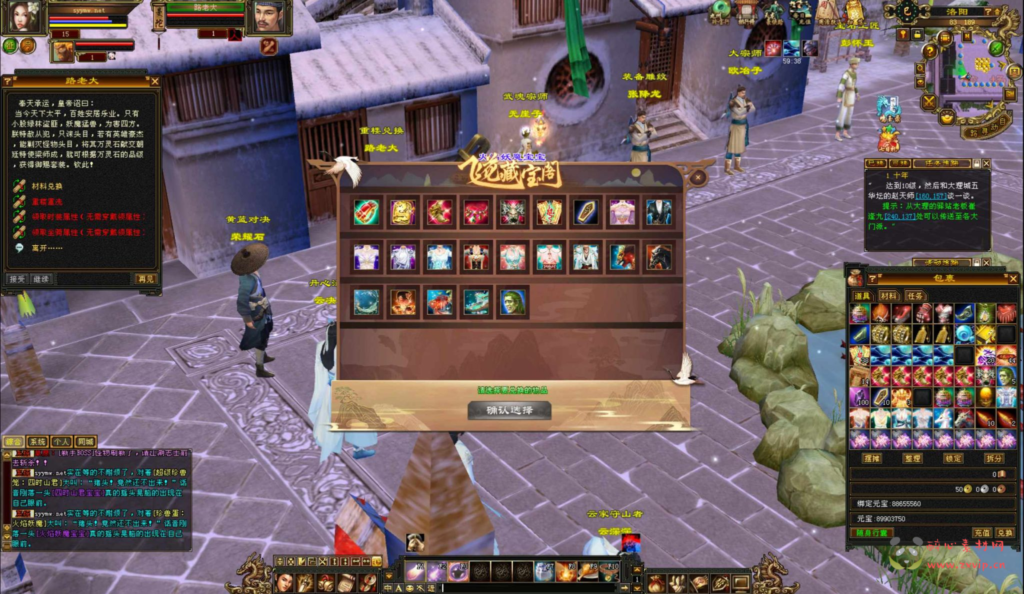
Task: Click the 再见 goodbye button
Action: pyautogui.click(x=146, y=279)
